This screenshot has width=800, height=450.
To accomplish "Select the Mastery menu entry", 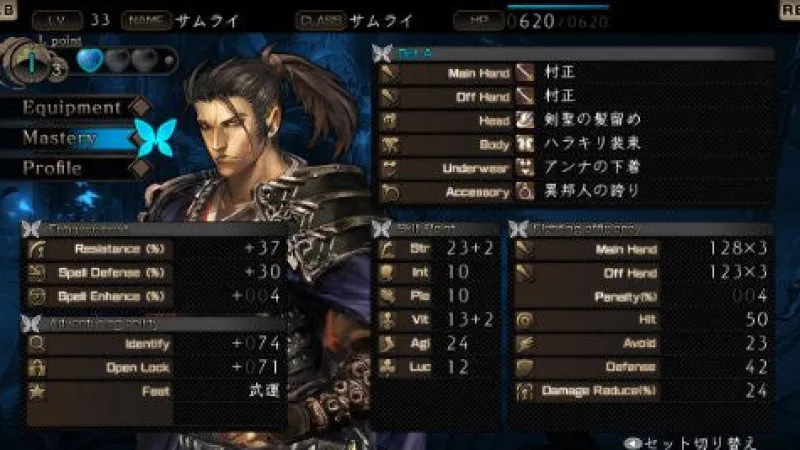I will [62, 138].
